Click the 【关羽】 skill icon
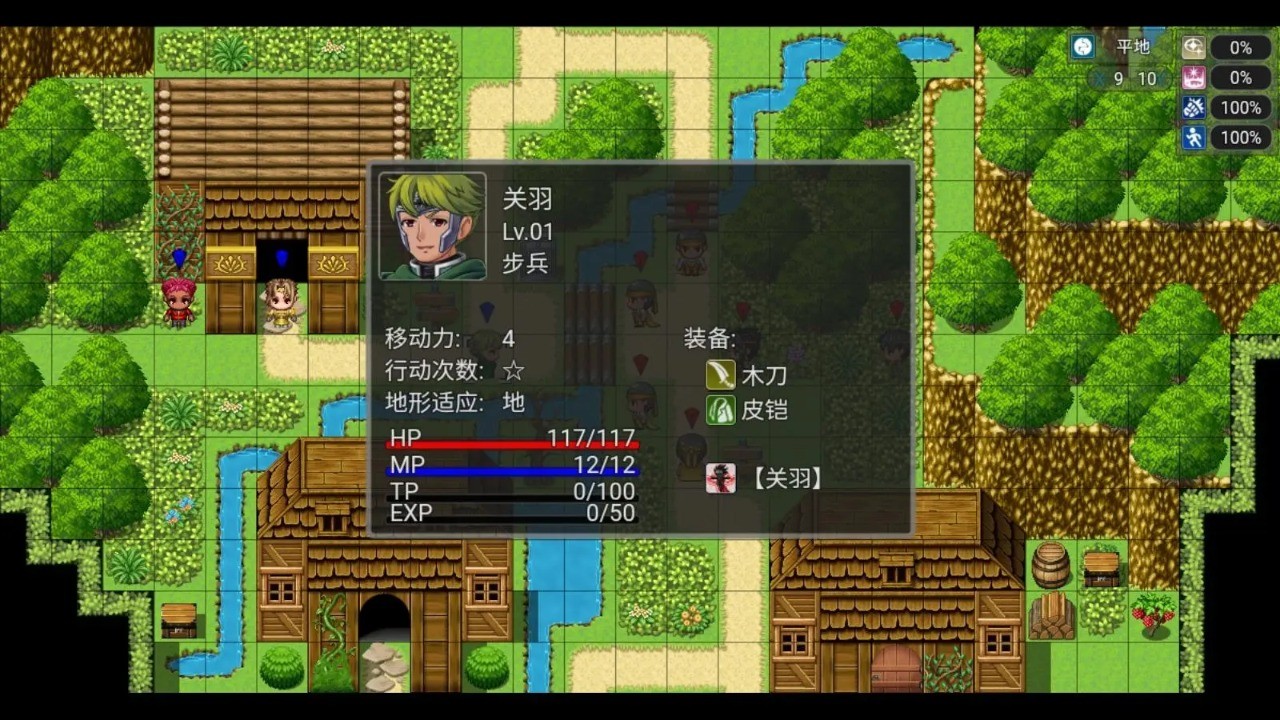This screenshot has width=1280, height=720. [x=721, y=478]
